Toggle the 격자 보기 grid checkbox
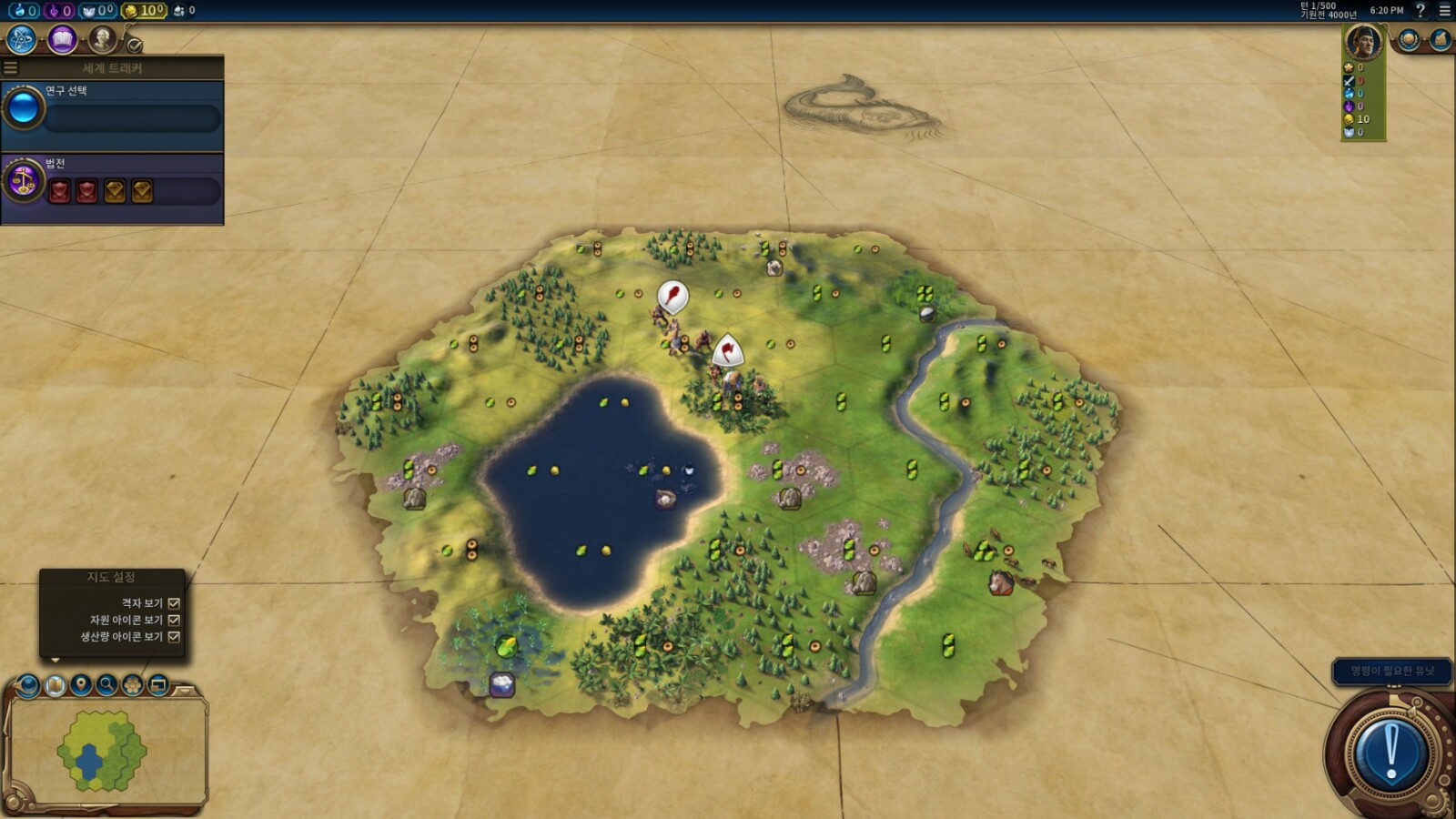The height and width of the screenshot is (819, 1456). [x=174, y=603]
